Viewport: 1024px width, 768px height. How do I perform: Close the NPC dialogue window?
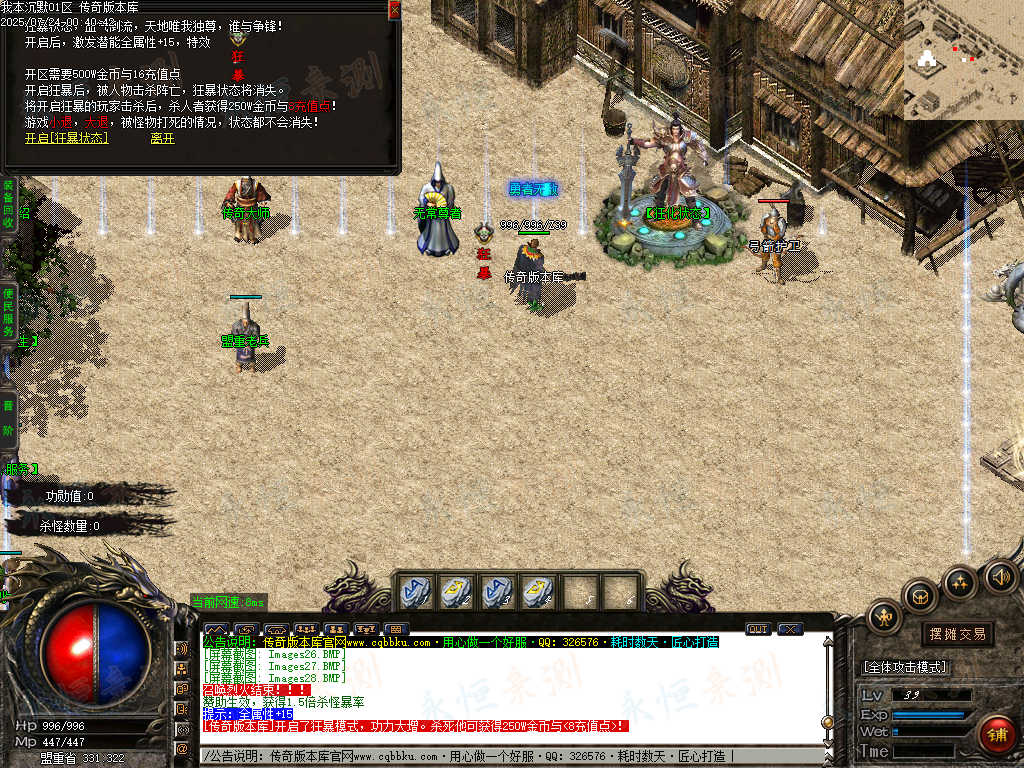pos(394,10)
